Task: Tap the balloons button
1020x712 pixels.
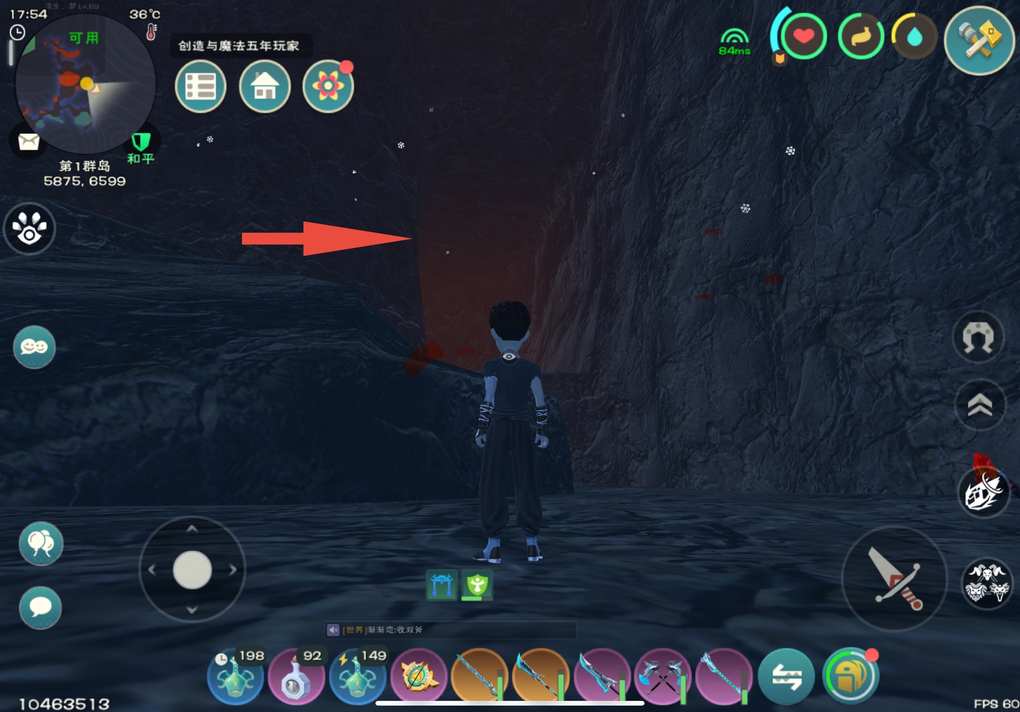Action: pos(41,543)
